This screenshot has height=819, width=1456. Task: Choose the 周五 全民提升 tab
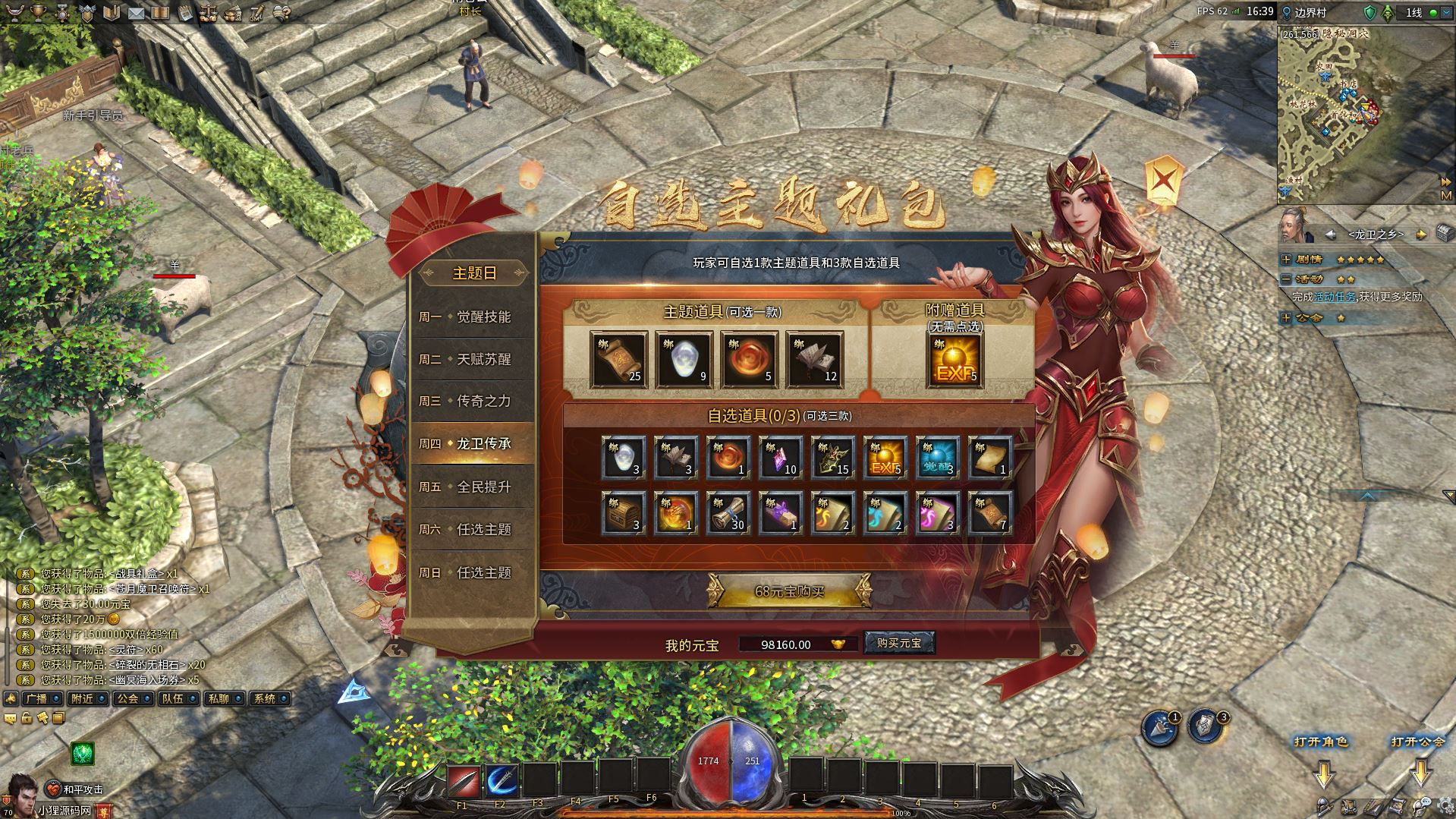(473, 487)
